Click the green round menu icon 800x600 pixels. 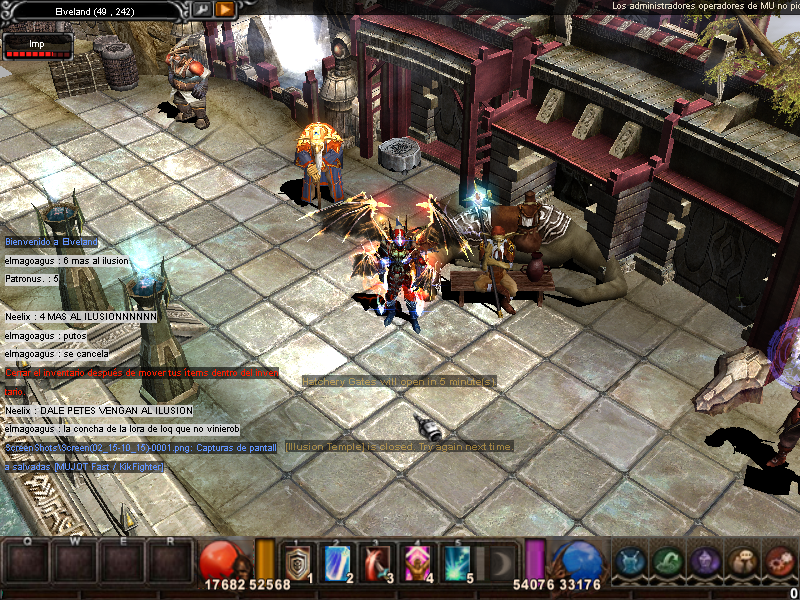tap(668, 562)
